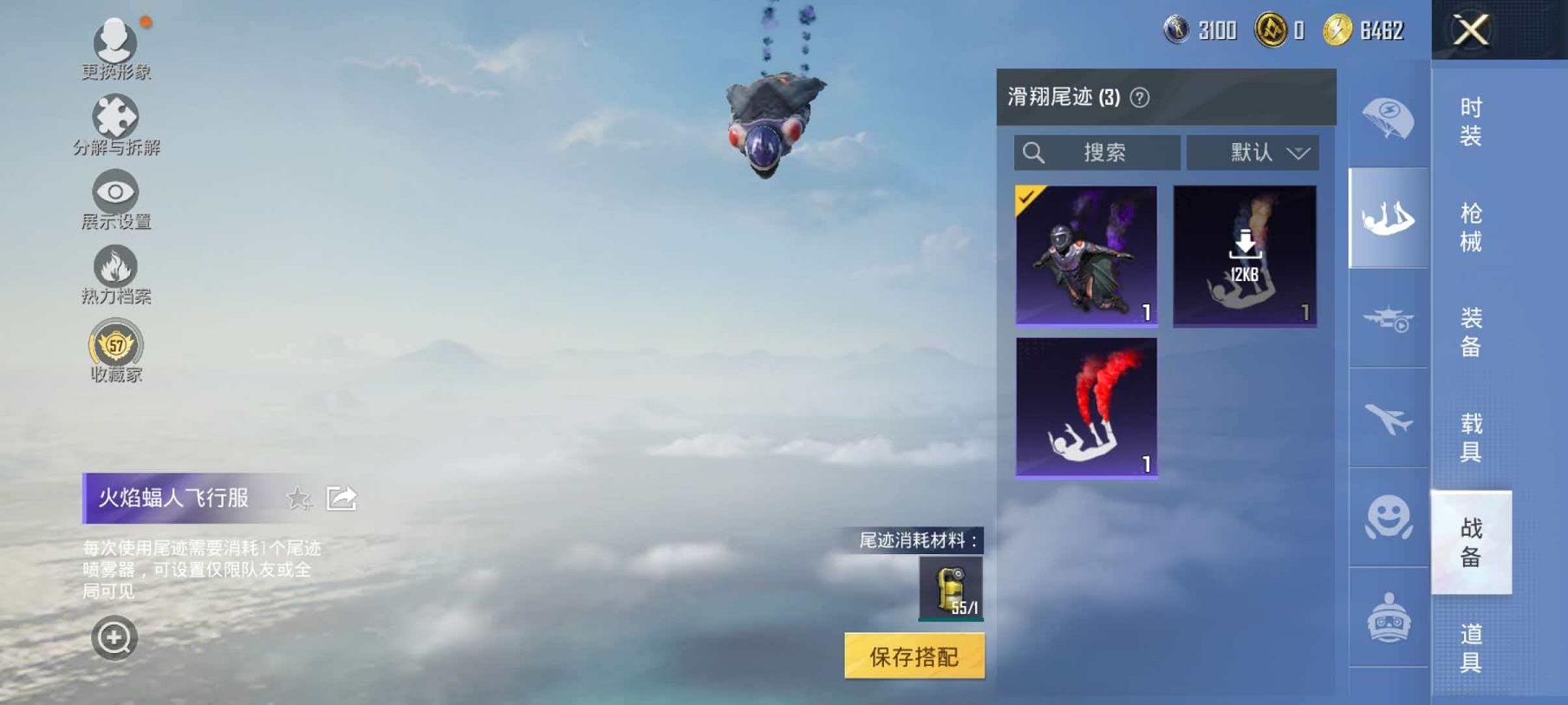Viewport: 1568px width, 705px height.
Task: Click the 搜索 search input field
Action: click(x=1096, y=153)
